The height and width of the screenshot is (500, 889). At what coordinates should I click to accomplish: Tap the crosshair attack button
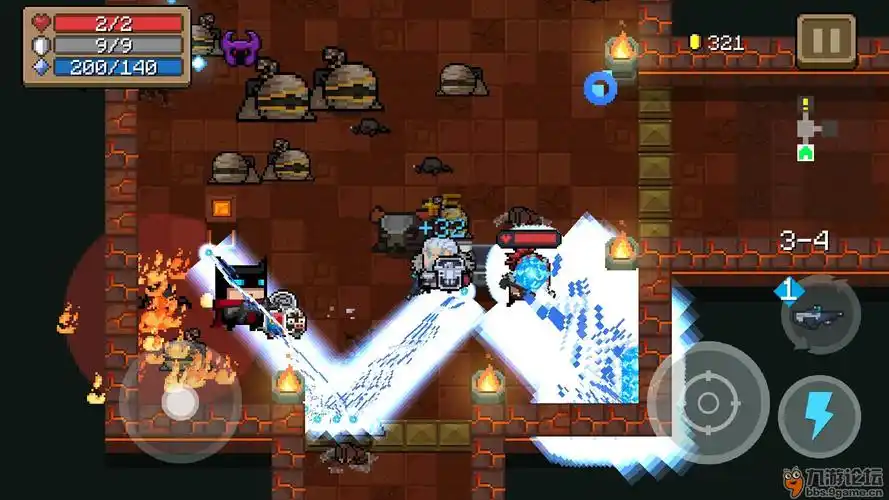(x=708, y=402)
